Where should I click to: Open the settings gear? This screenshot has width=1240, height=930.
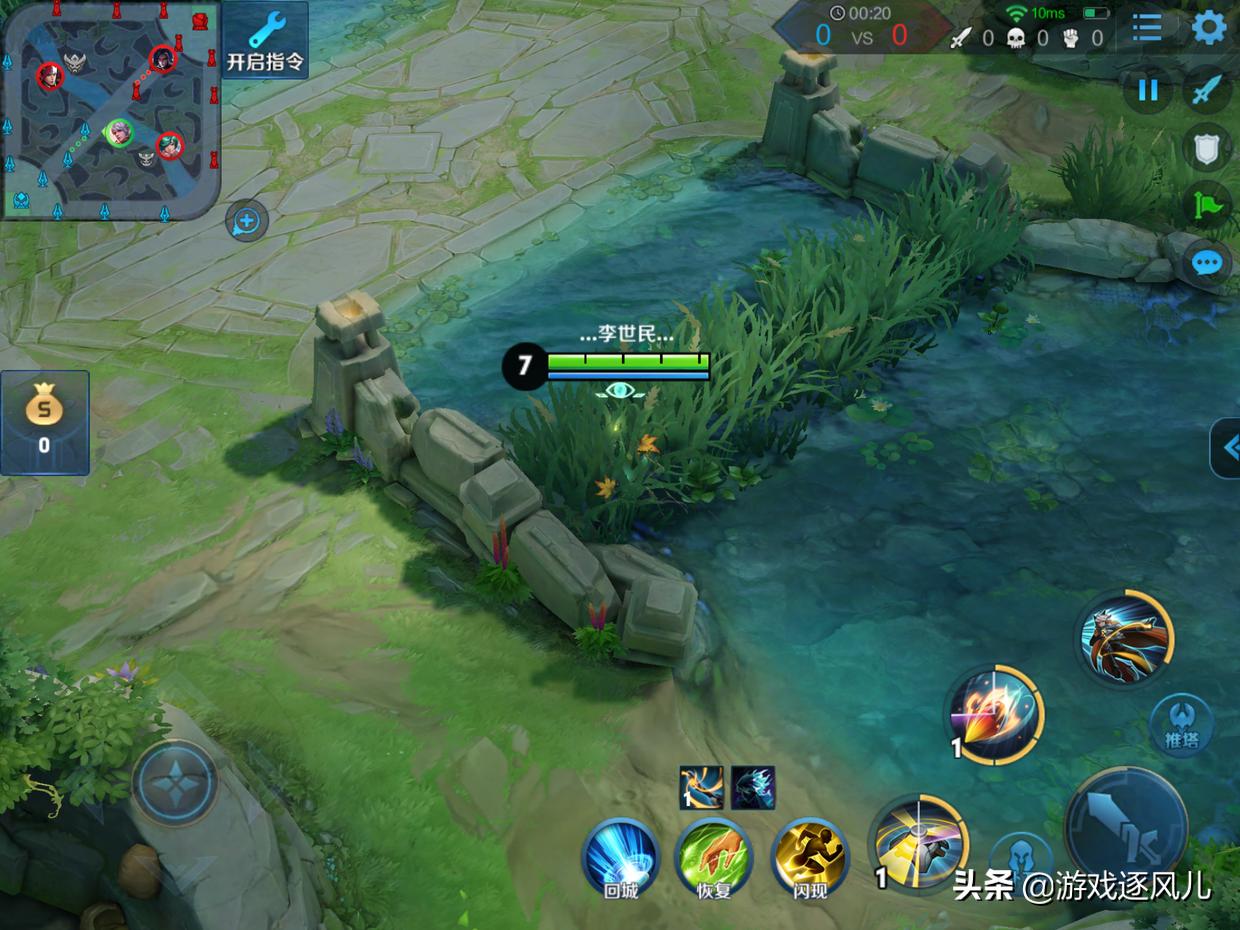[x=1209, y=28]
